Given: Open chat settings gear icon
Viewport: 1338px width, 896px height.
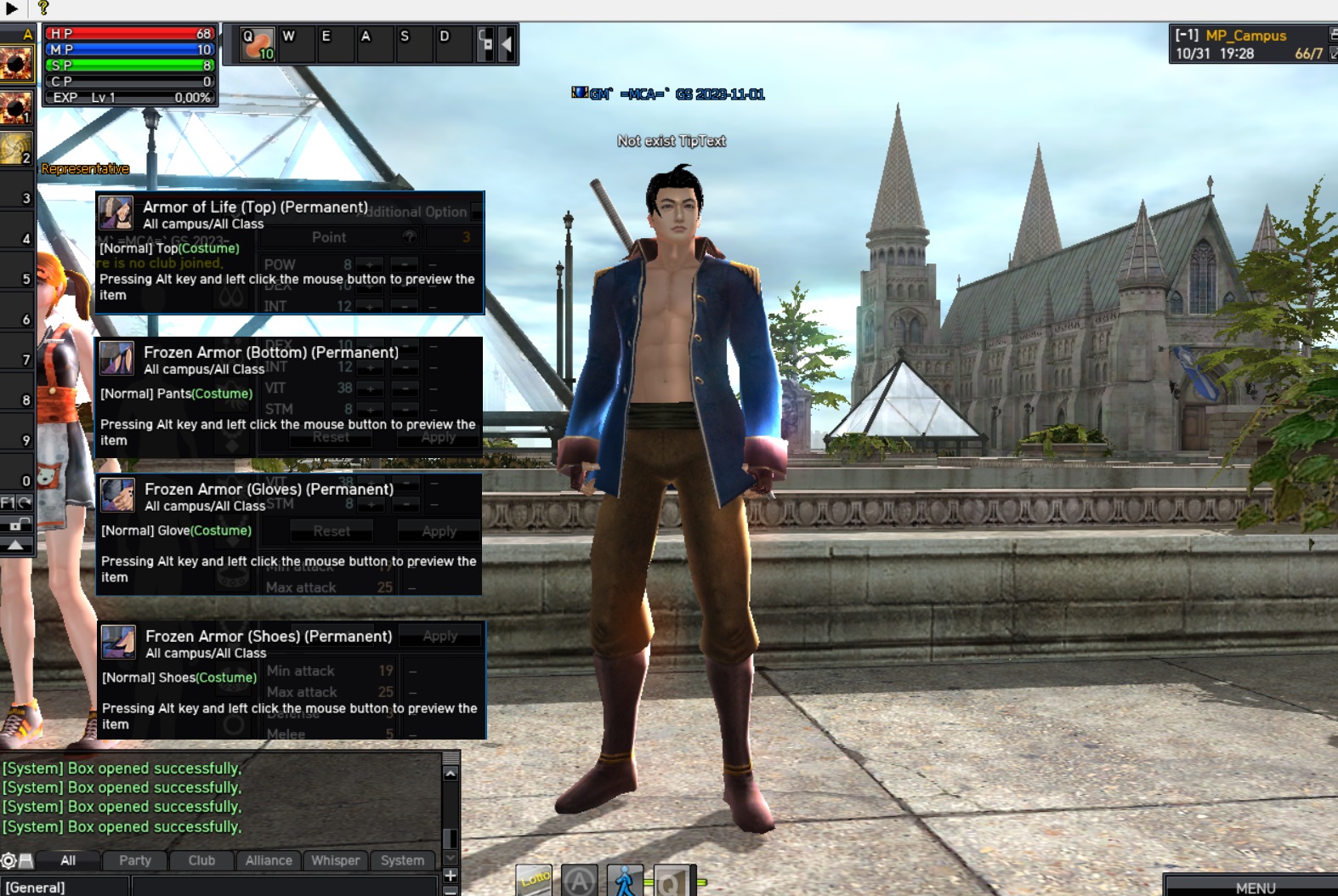Looking at the screenshot, I should tap(9, 860).
